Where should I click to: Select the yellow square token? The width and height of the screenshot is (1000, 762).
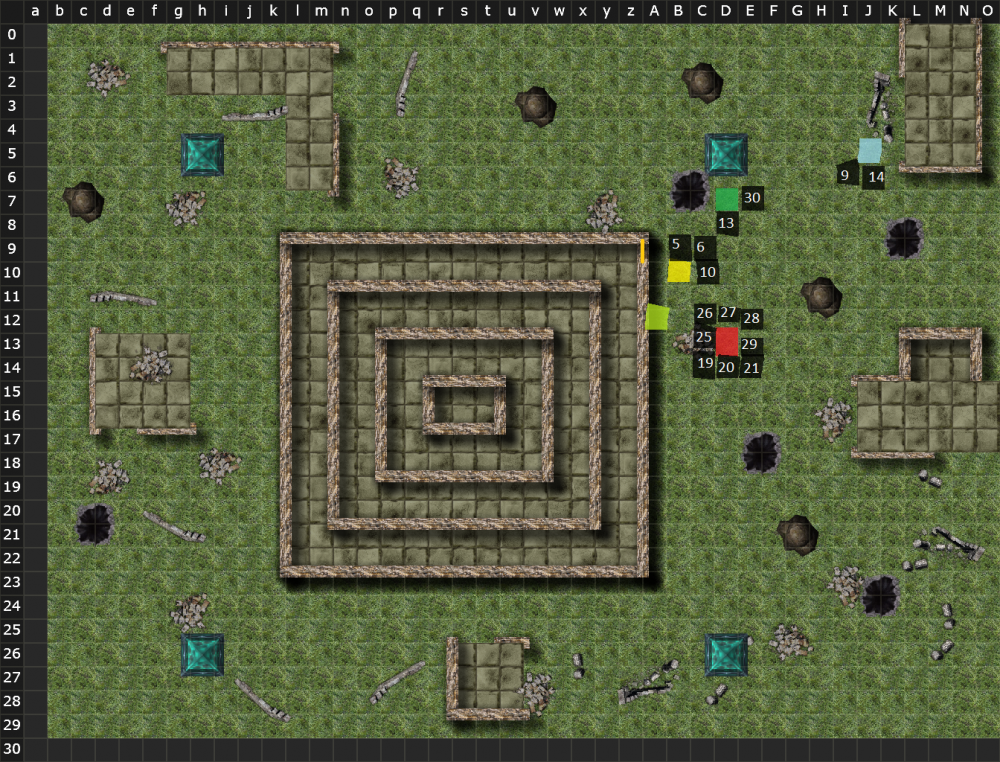[x=679, y=271]
